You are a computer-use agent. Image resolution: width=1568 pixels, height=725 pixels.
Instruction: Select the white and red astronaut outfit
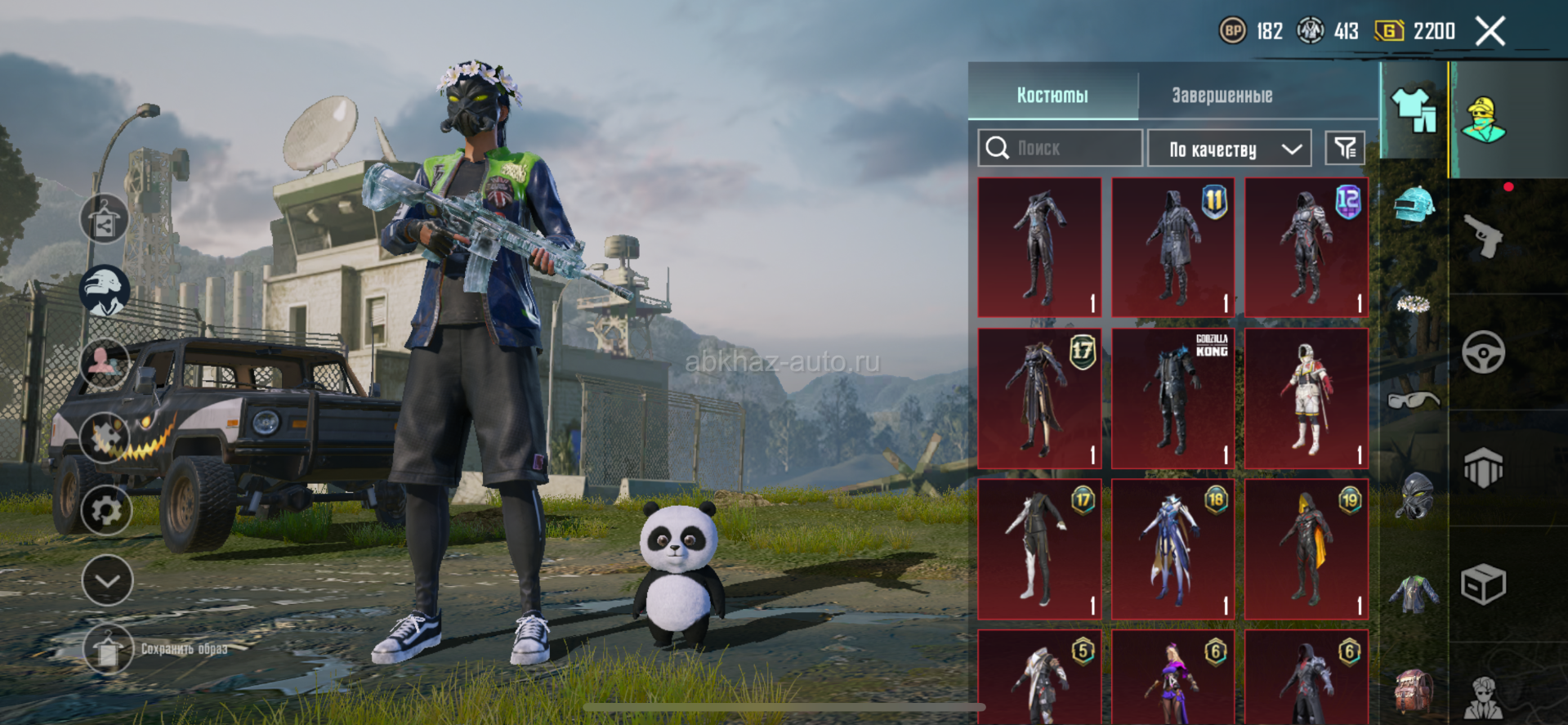(1306, 398)
